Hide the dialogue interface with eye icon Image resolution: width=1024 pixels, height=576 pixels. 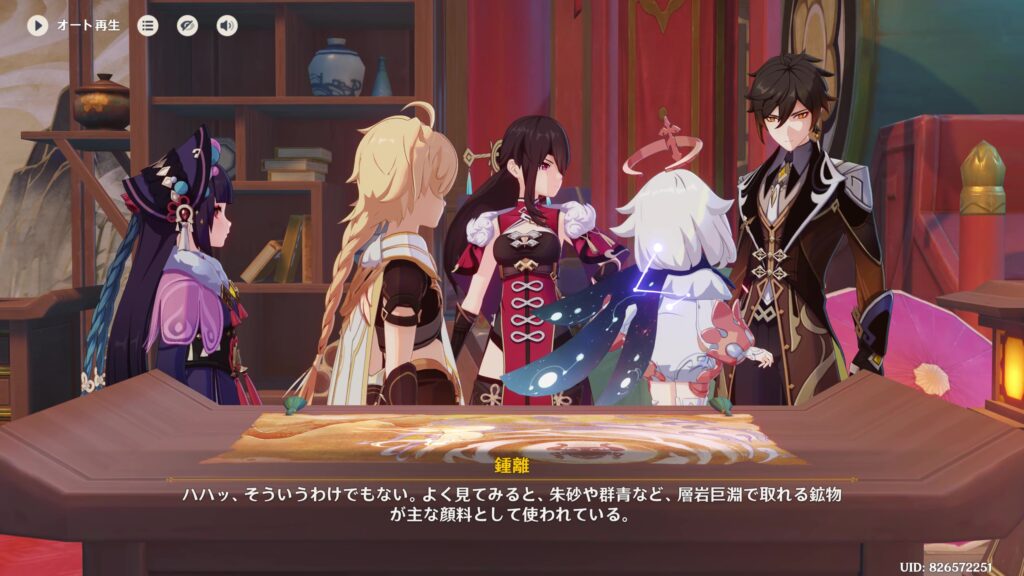point(187,25)
